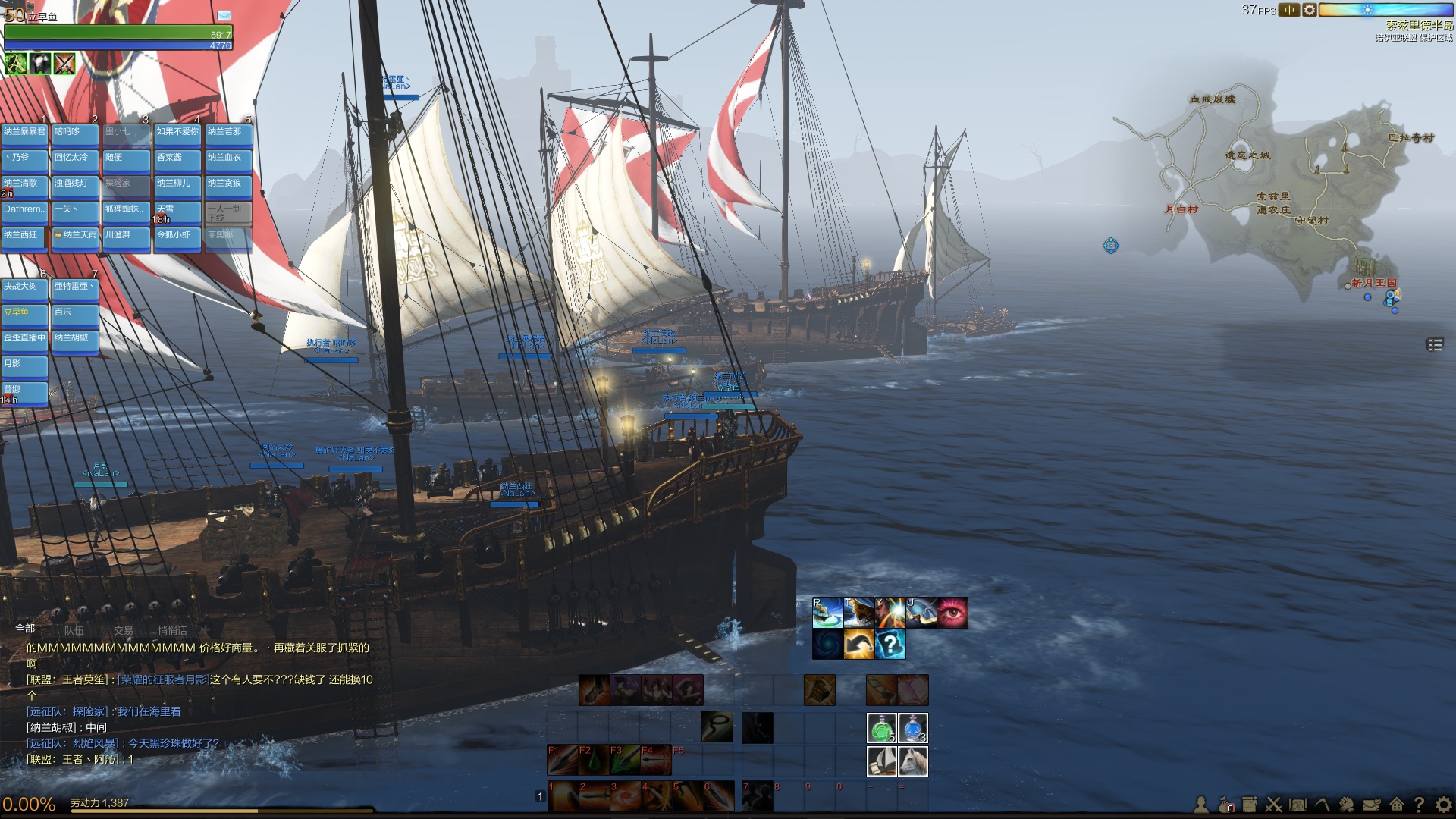Open the character silhouette menu icon
Screen dimensions: 1456x819
(1201, 805)
